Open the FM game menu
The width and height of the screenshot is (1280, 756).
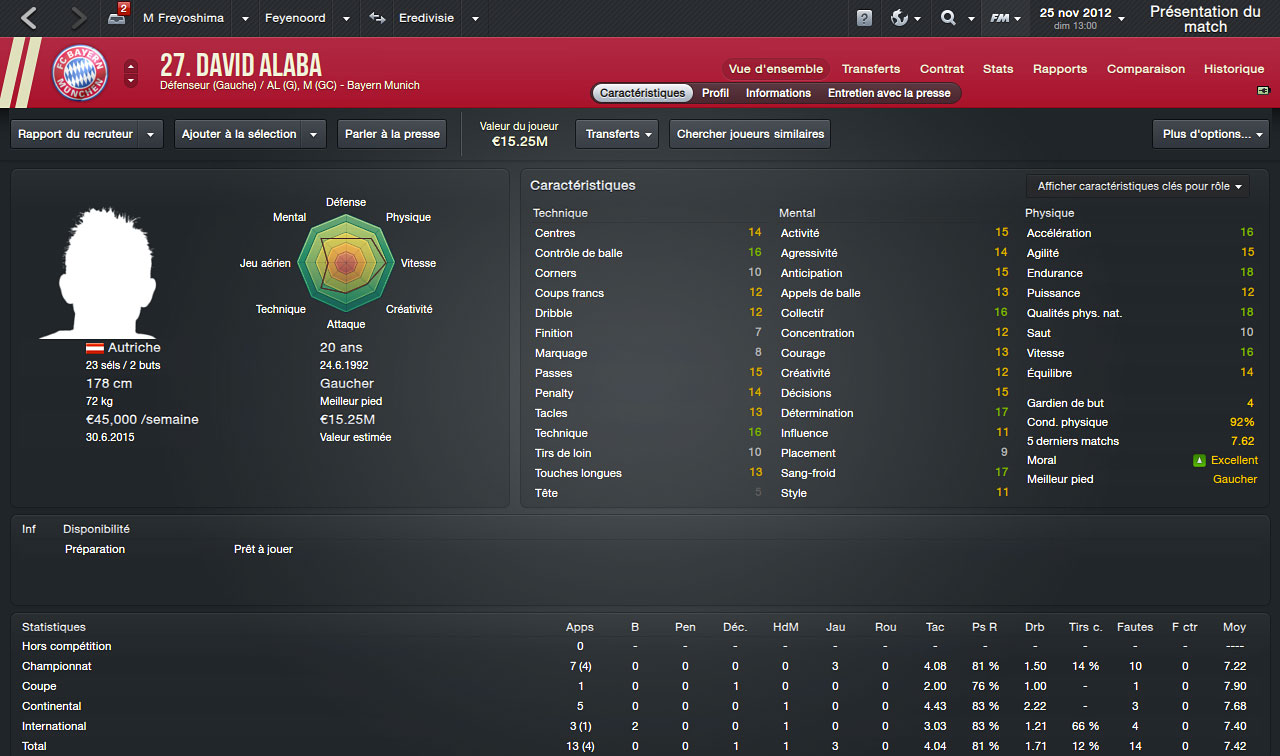click(1004, 18)
